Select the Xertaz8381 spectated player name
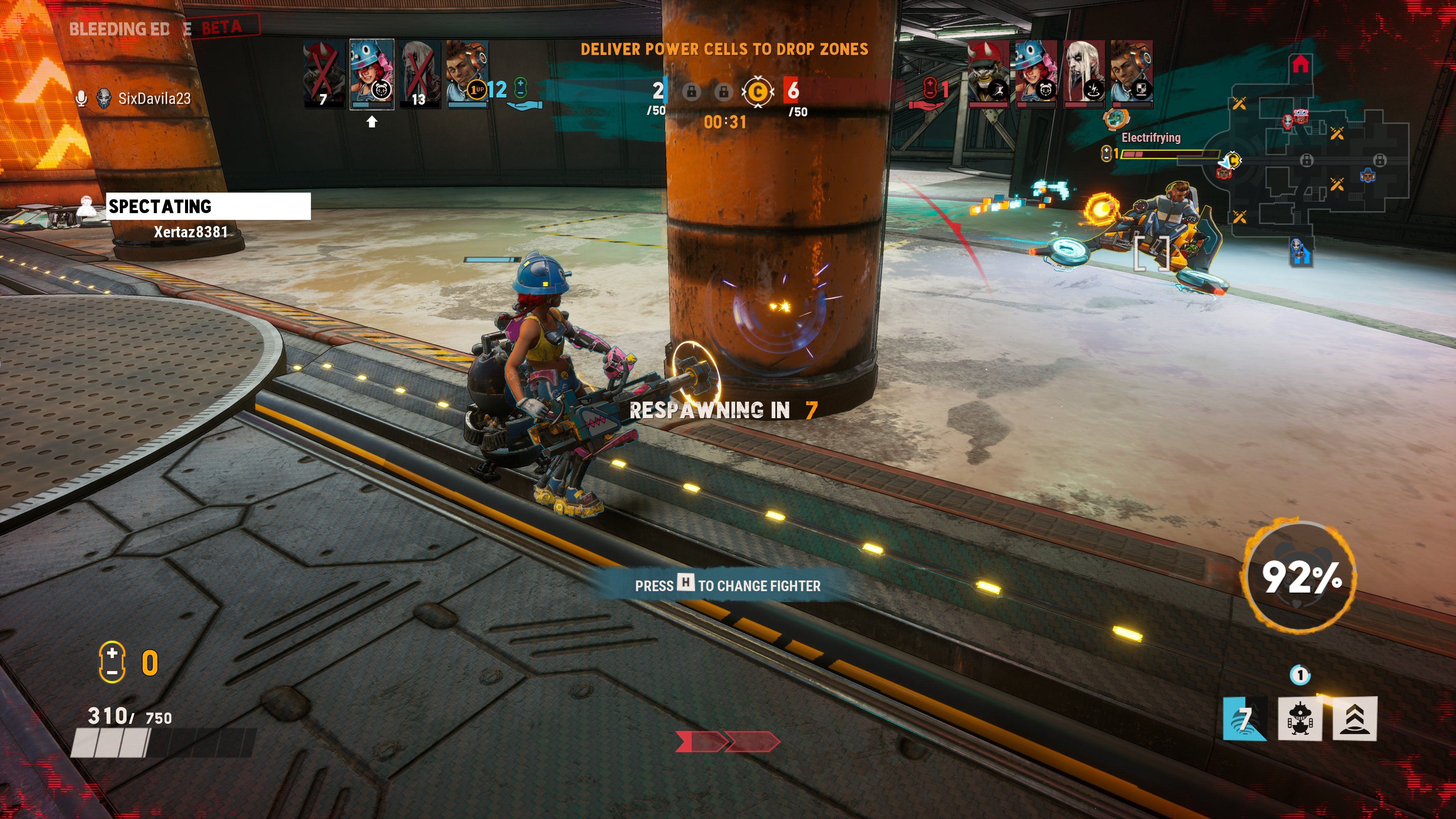 190,232
